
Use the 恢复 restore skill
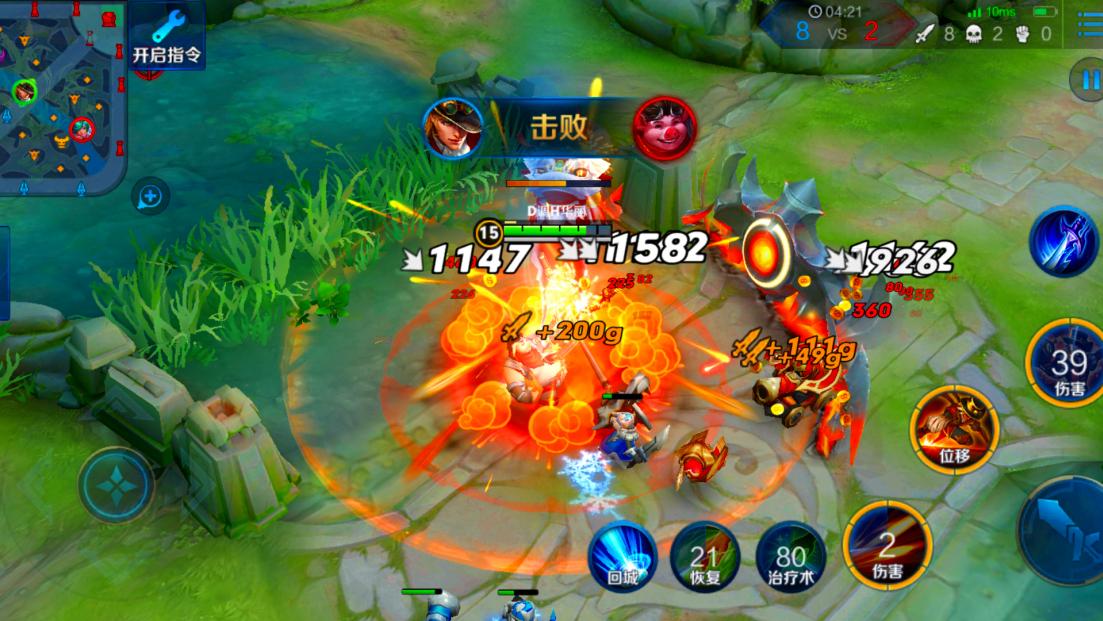pos(705,556)
